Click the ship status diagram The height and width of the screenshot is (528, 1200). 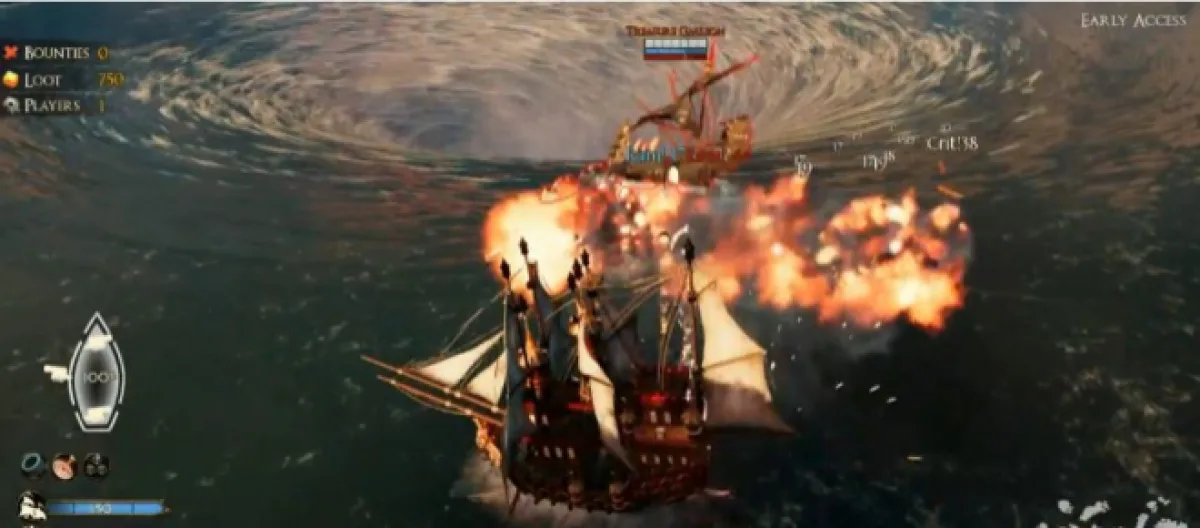pyautogui.click(x=95, y=372)
